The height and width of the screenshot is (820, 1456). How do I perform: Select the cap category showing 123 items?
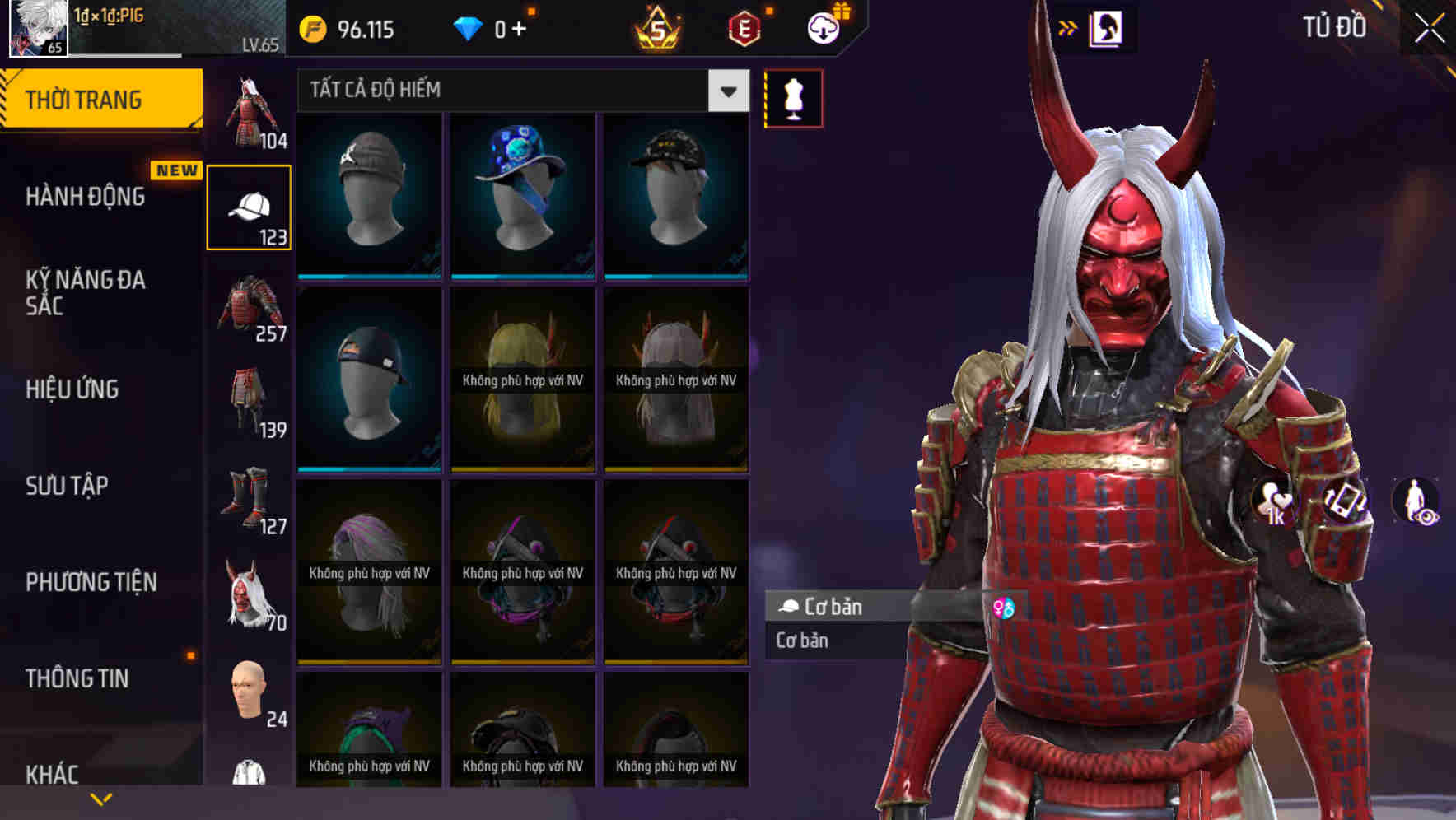point(249,206)
